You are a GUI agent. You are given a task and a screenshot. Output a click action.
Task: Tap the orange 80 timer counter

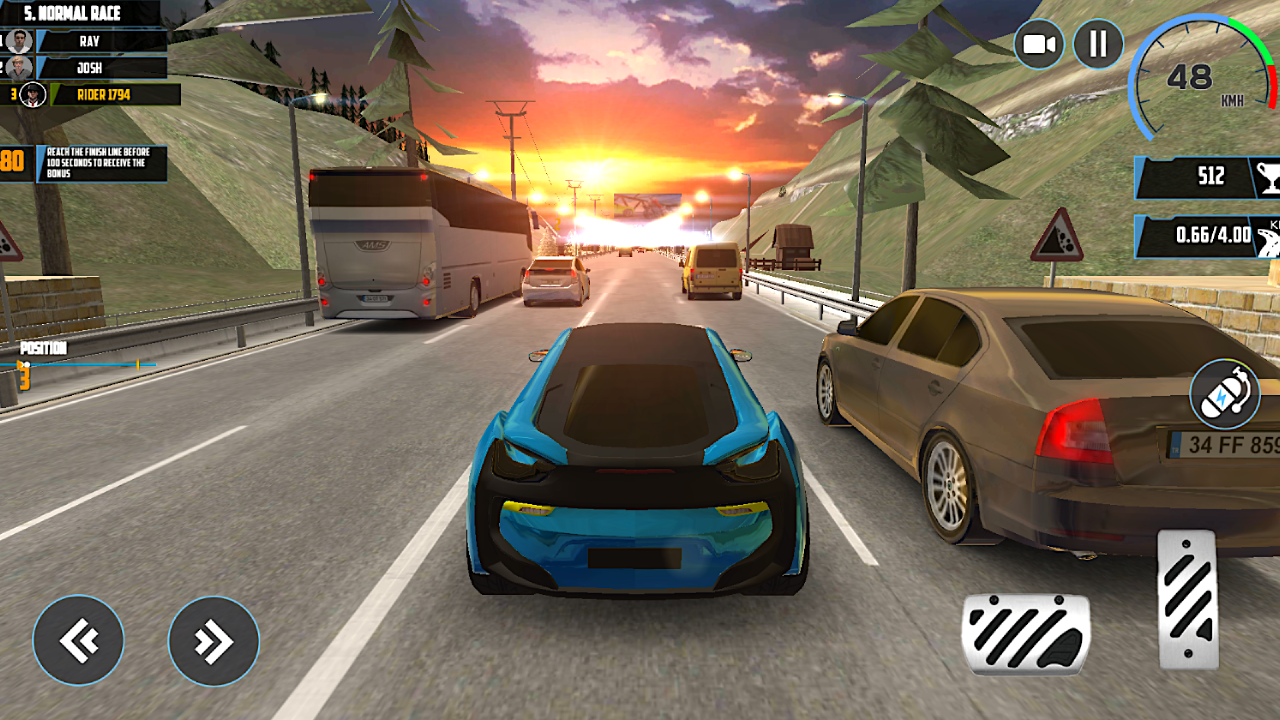coord(10,160)
